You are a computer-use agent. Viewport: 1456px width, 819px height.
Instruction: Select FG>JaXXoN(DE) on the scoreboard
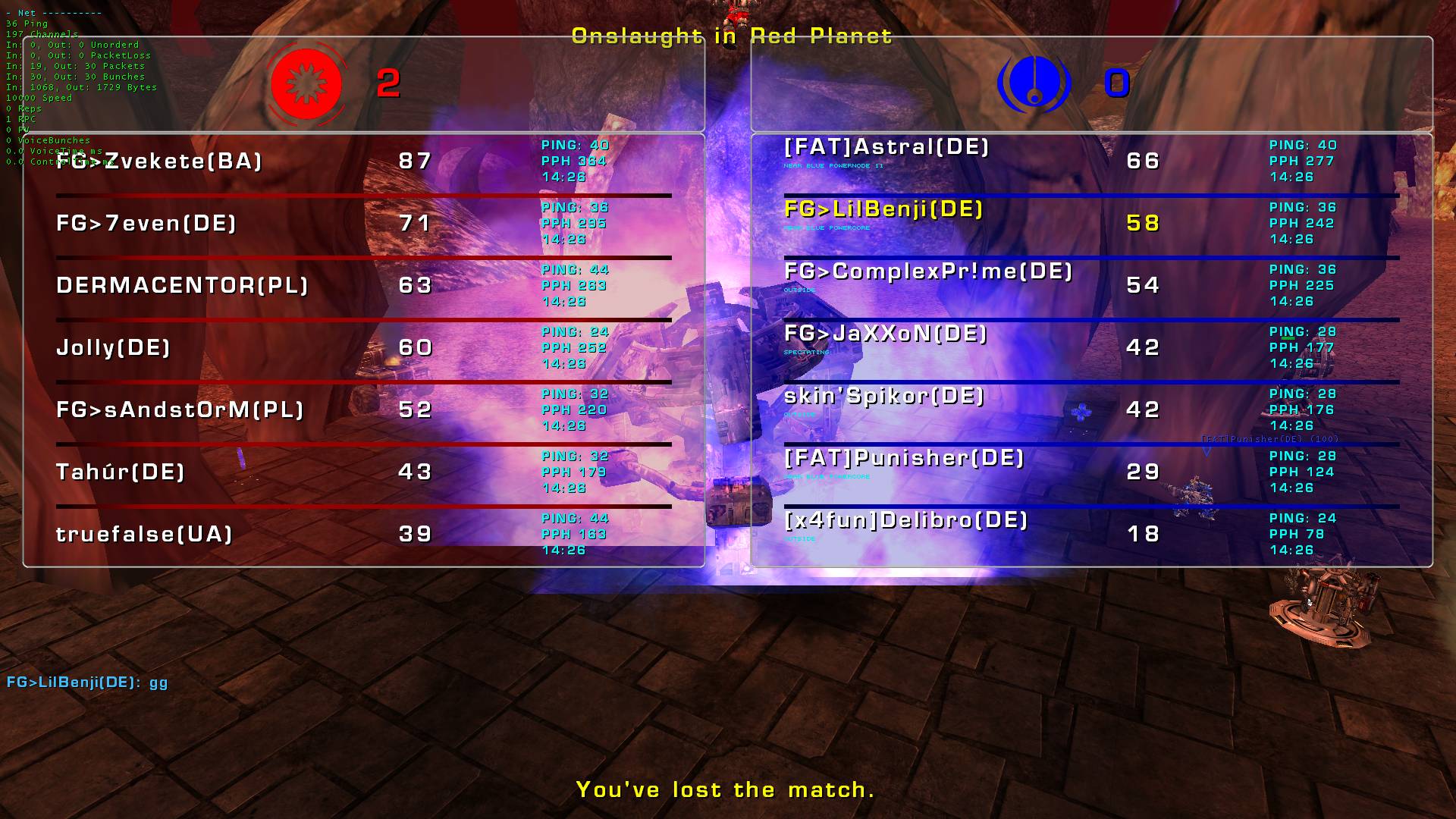pos(886,334)
